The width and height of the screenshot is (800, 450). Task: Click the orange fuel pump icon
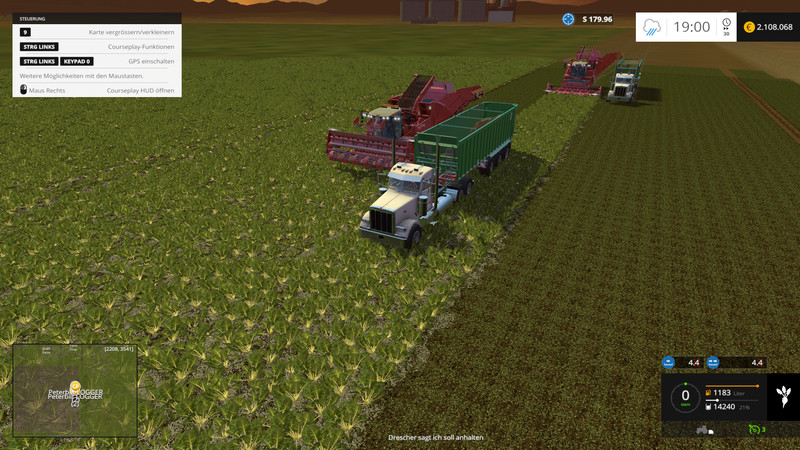[709, 393]
